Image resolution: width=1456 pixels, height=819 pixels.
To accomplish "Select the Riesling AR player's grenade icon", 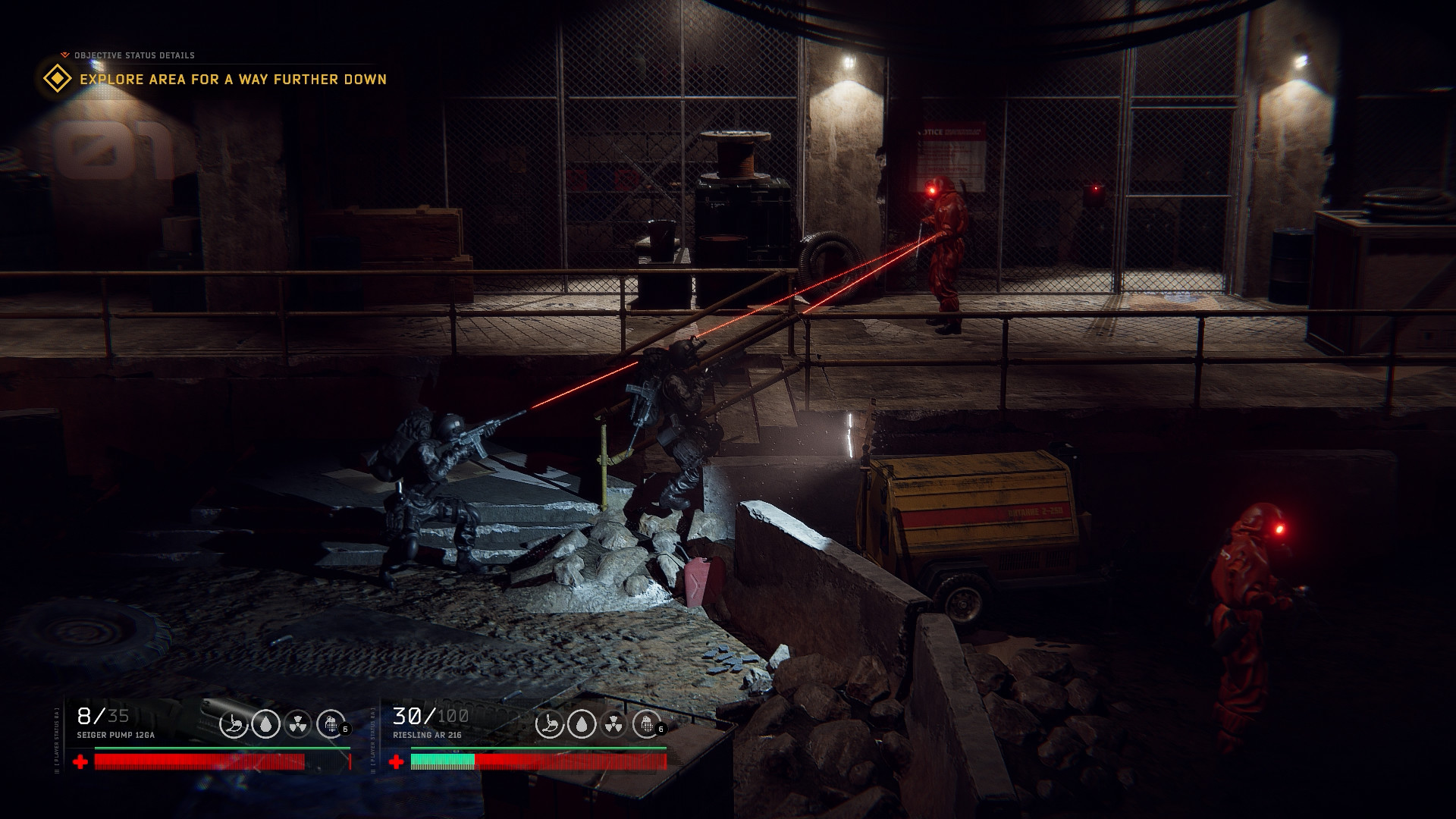I will tap(646, 724).
